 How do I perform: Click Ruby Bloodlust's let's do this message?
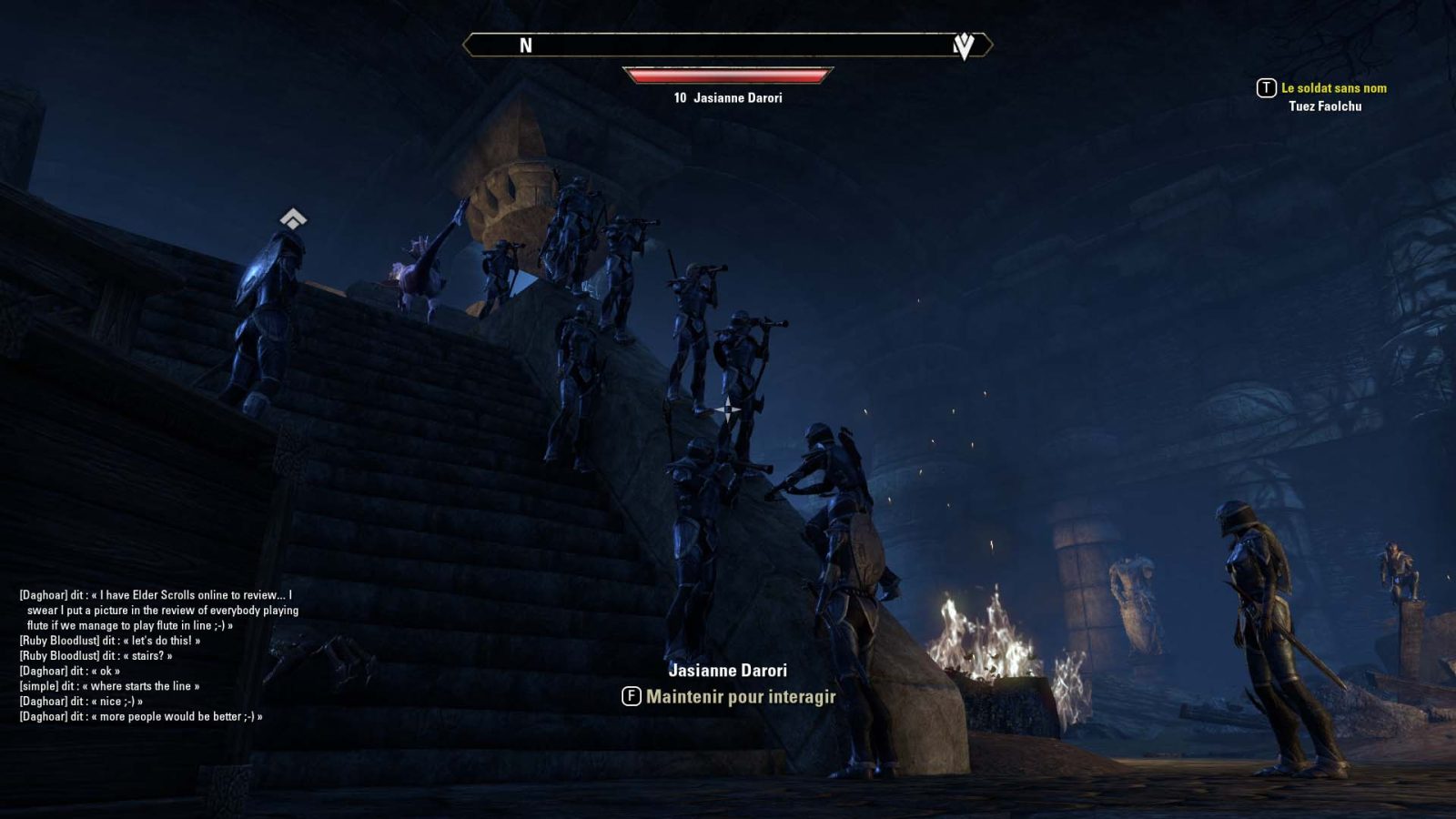(109, 640)
